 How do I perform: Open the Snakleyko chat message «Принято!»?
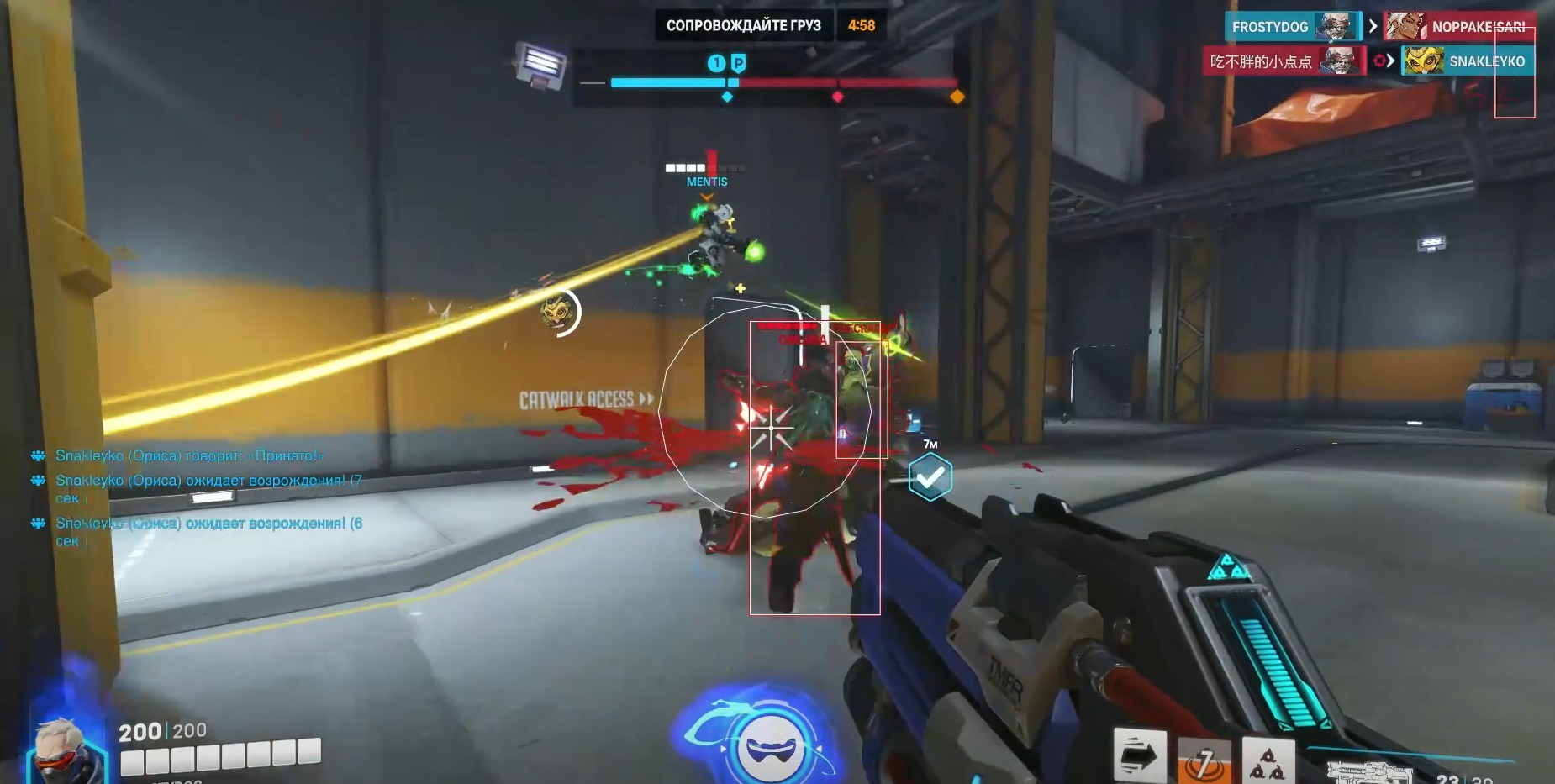tap(189, 455)
